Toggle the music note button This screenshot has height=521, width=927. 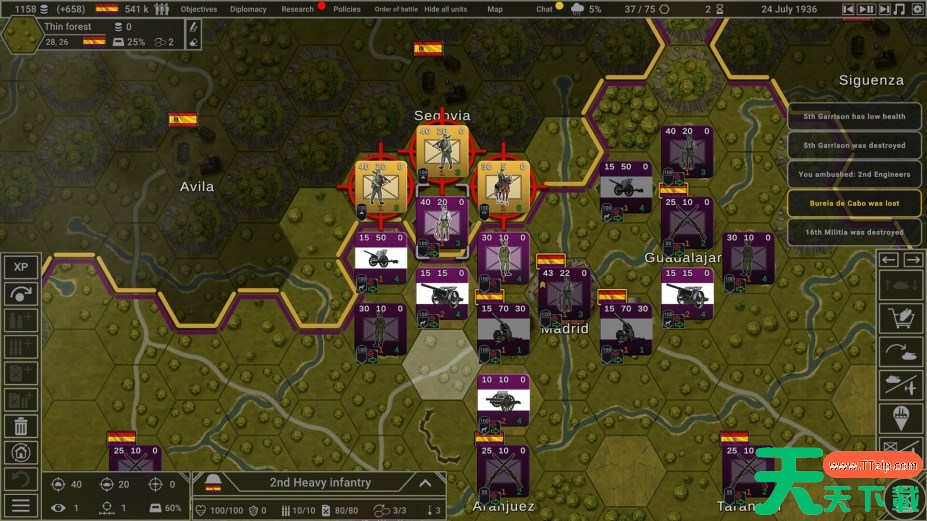(899, 9)
